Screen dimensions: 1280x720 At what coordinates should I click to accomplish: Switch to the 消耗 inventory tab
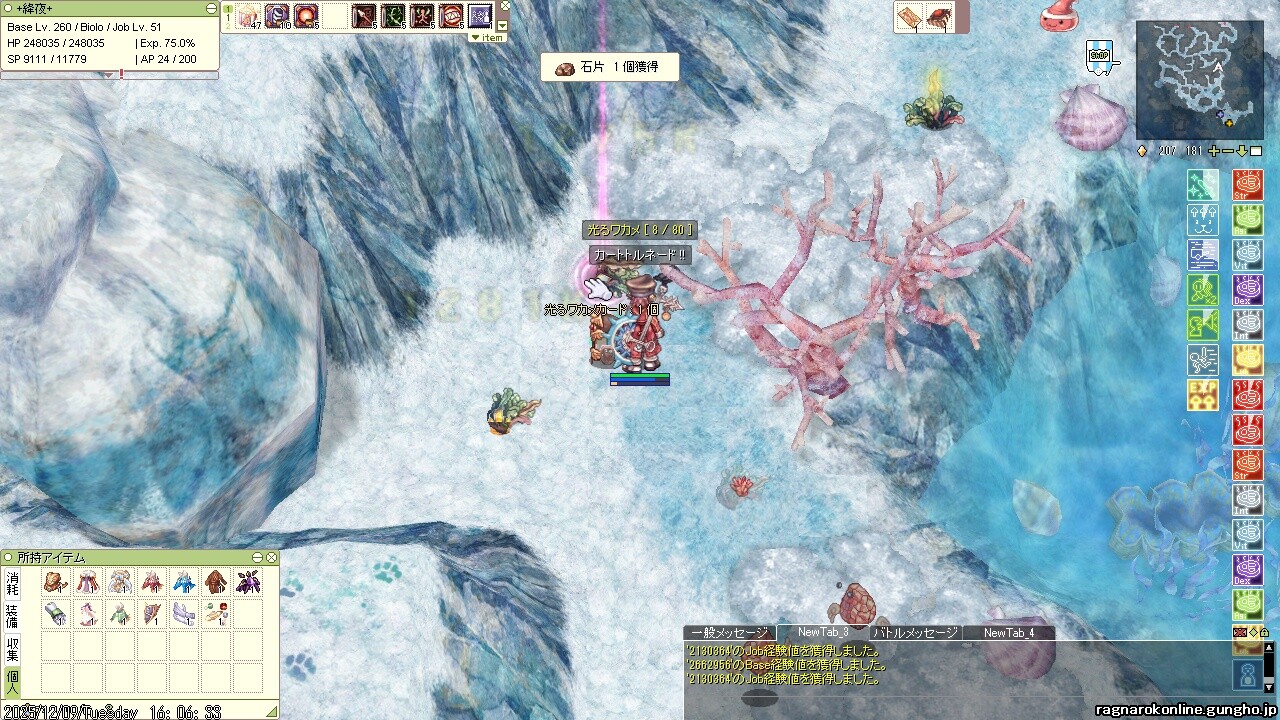12,582
